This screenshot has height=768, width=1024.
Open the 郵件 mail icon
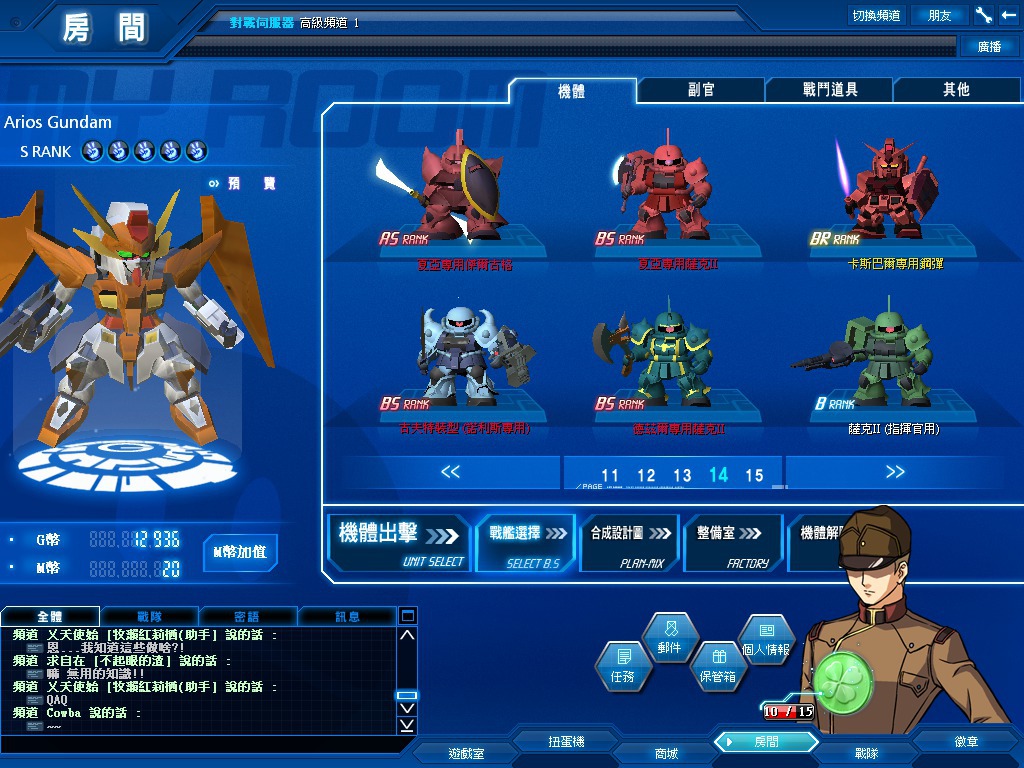pyautogui.click(x=669, y=637)
